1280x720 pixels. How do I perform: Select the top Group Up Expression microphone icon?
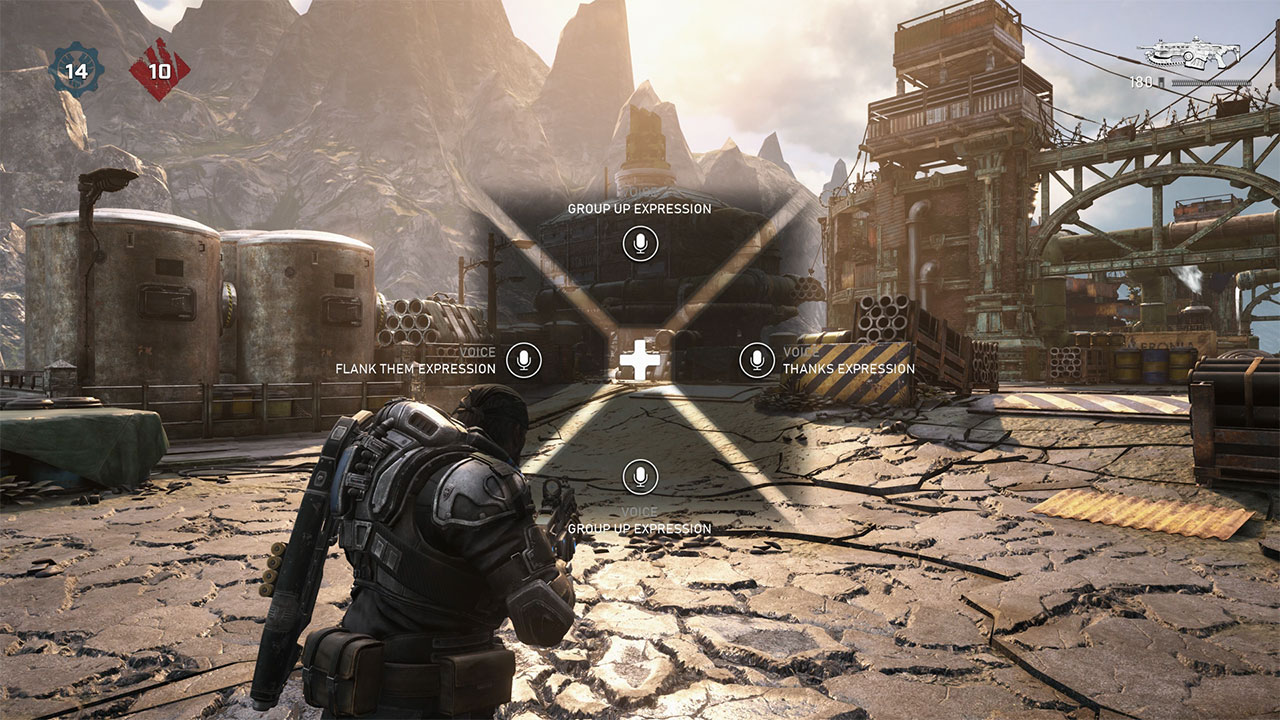point(642,243)
